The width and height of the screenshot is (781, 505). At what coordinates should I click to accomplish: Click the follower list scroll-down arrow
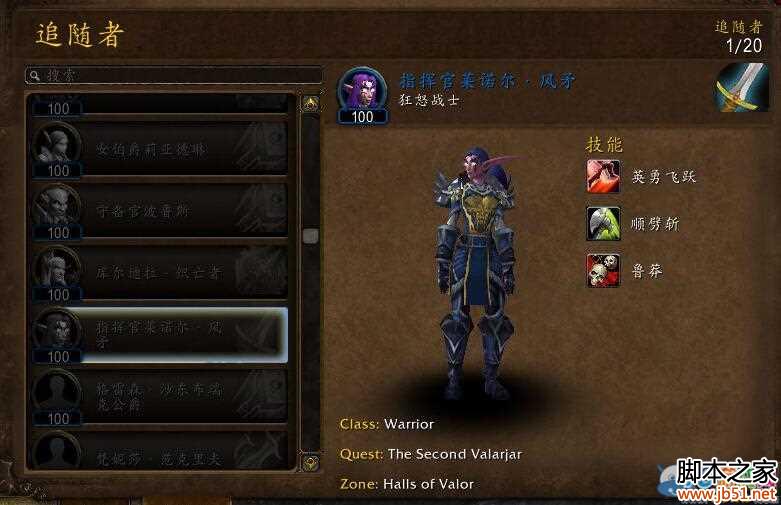[310, 463]
